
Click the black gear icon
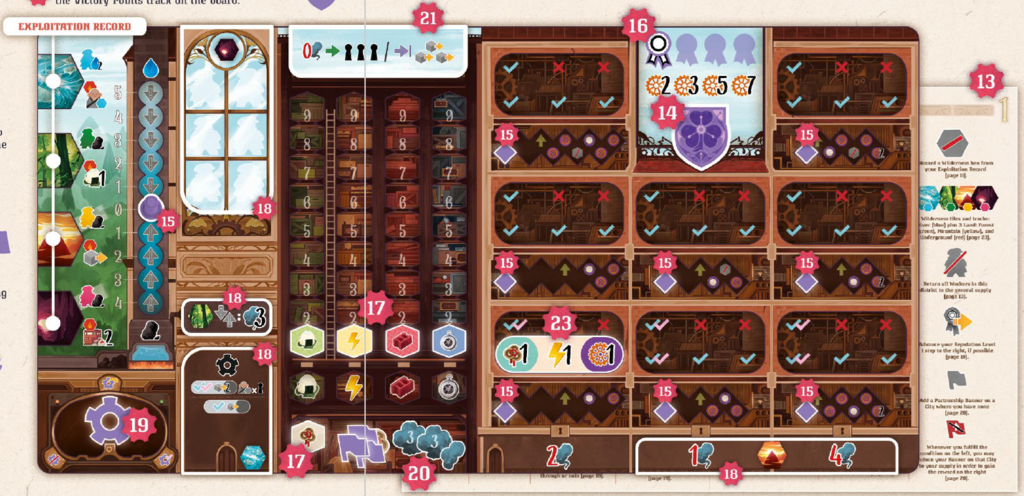click(x=228, y=363)
